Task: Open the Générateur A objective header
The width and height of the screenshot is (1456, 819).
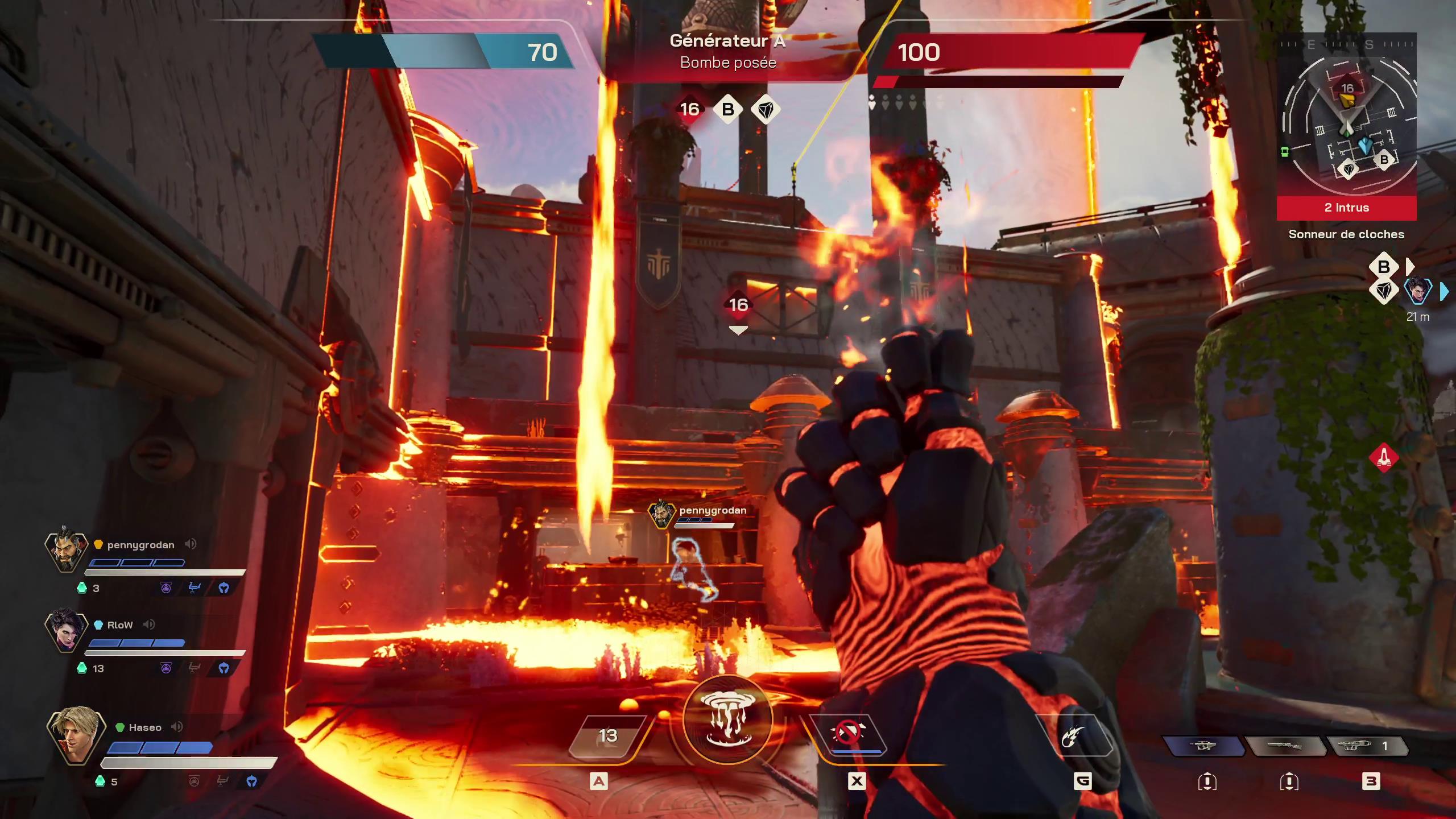Action: pos(727,42)
